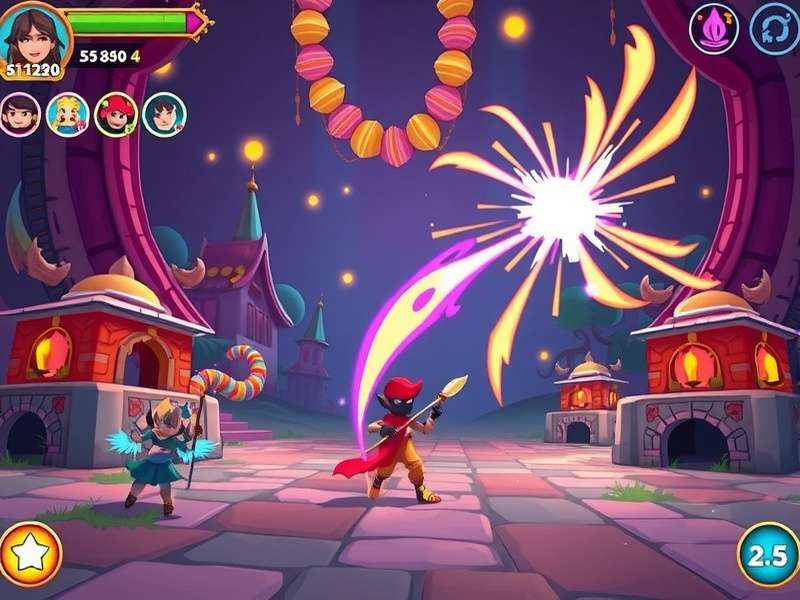
Task: Activate the pink flame ability icon
Action: coord(714,29)
